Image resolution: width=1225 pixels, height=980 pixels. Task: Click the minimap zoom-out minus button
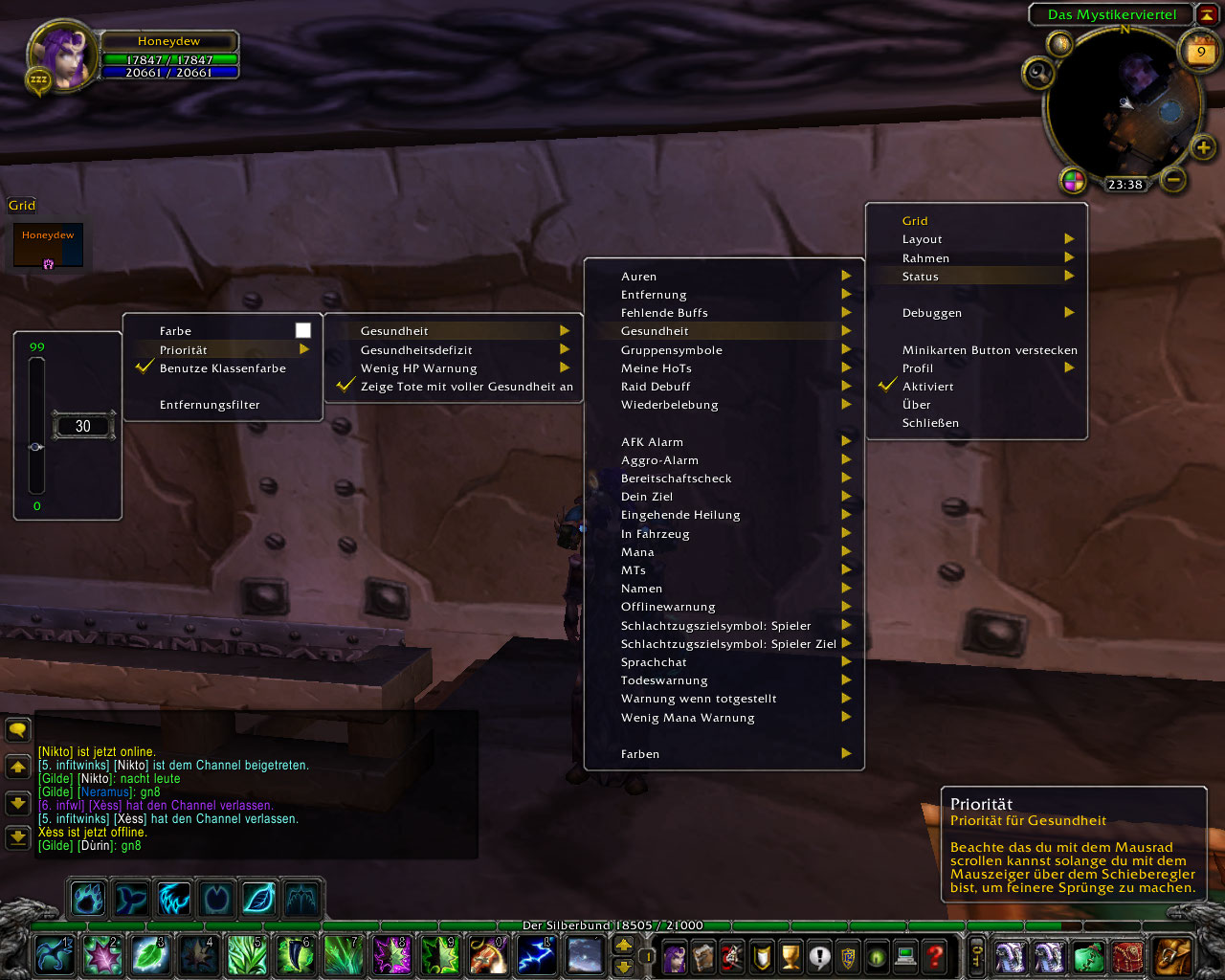[1174, 179]
